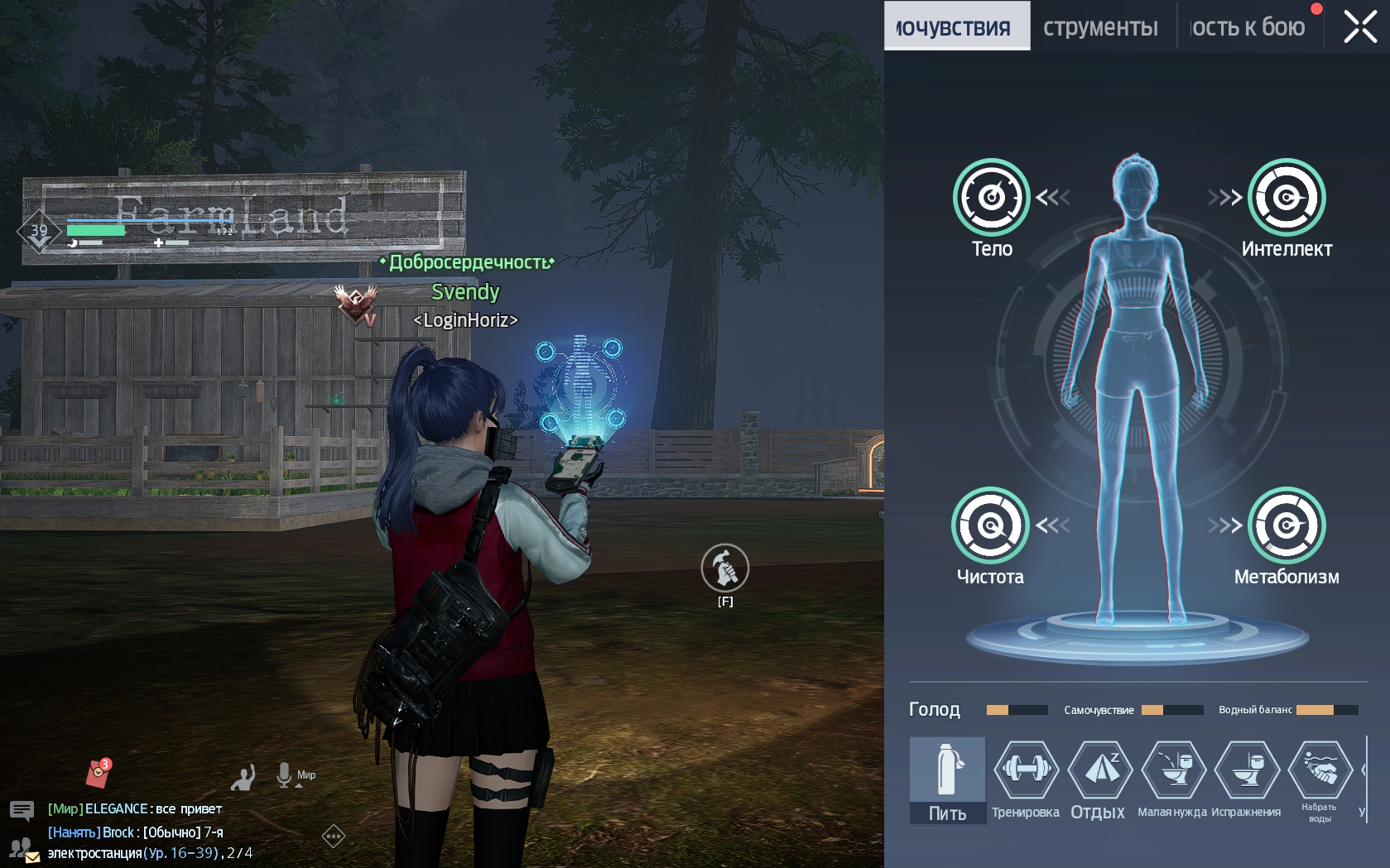Select the Интеллект stat circle

(x=1287, y=197)
